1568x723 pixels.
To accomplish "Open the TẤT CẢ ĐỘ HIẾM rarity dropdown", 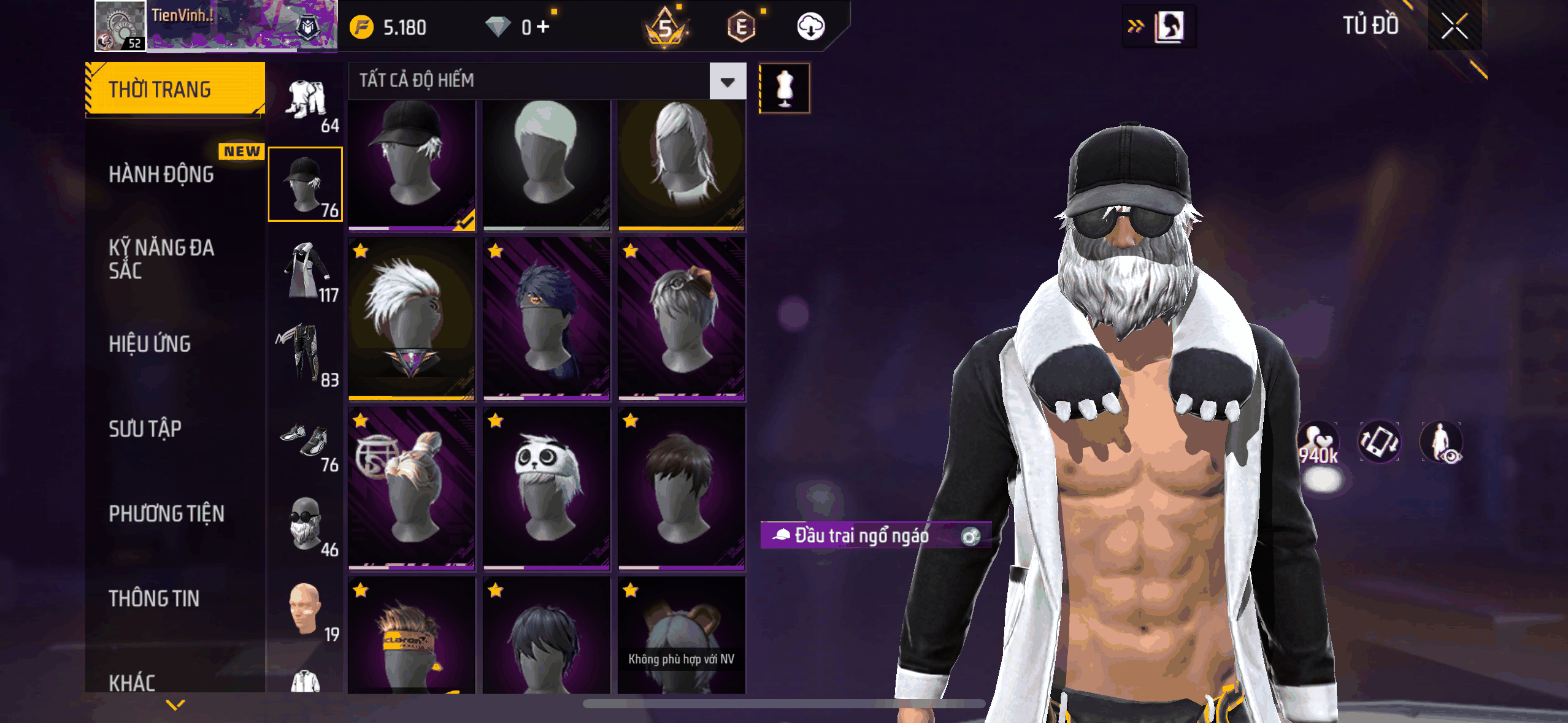I will [728, 81].
